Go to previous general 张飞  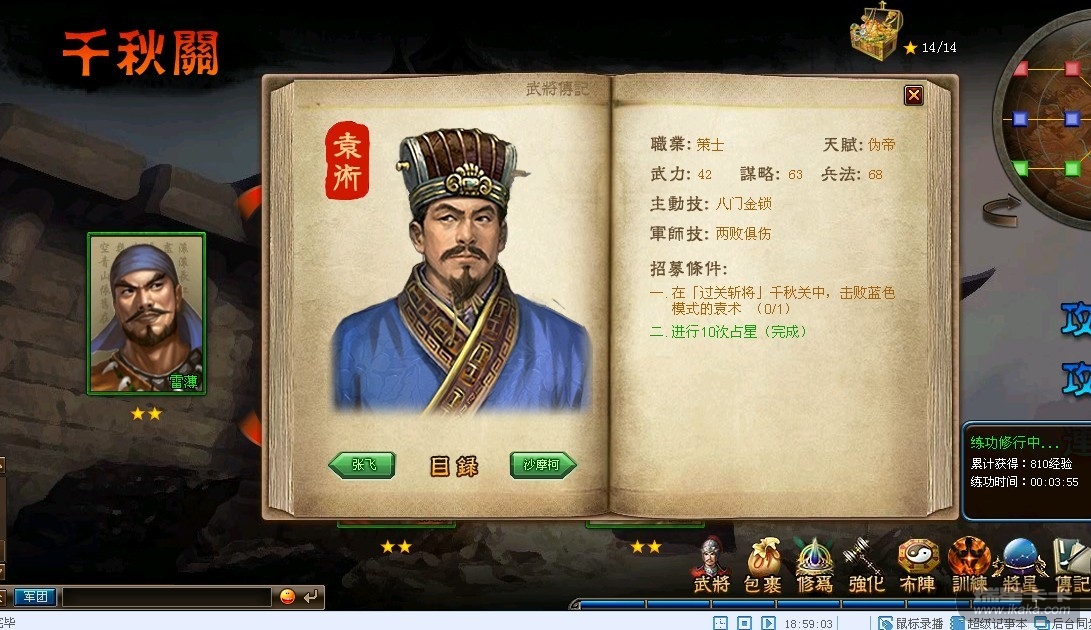click(362, 465)
